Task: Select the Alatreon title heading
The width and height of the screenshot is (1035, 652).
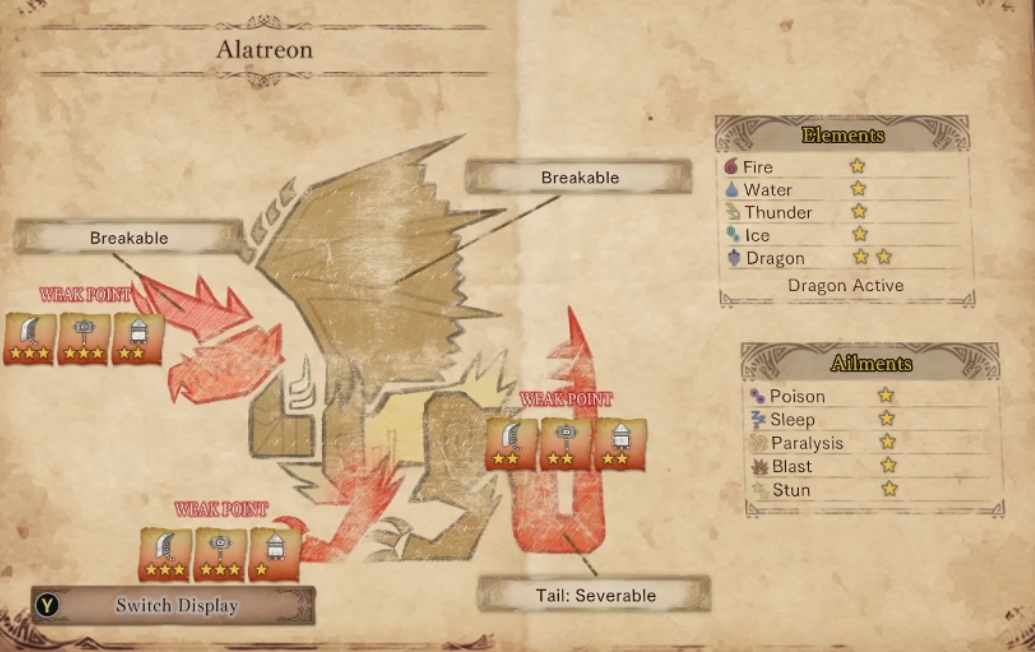Action: 265,48
